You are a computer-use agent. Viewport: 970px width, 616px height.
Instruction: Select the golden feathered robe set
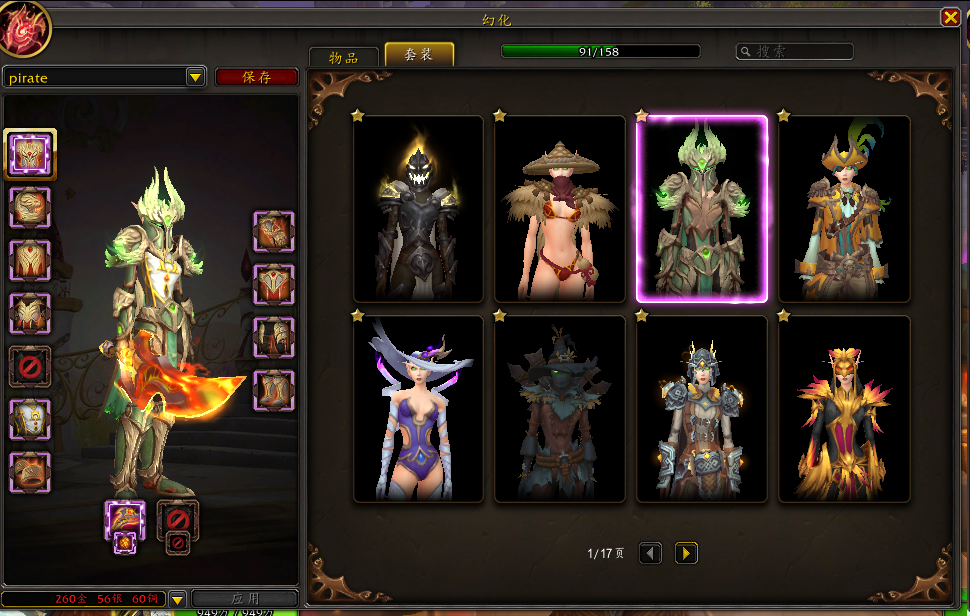[844, 409]
